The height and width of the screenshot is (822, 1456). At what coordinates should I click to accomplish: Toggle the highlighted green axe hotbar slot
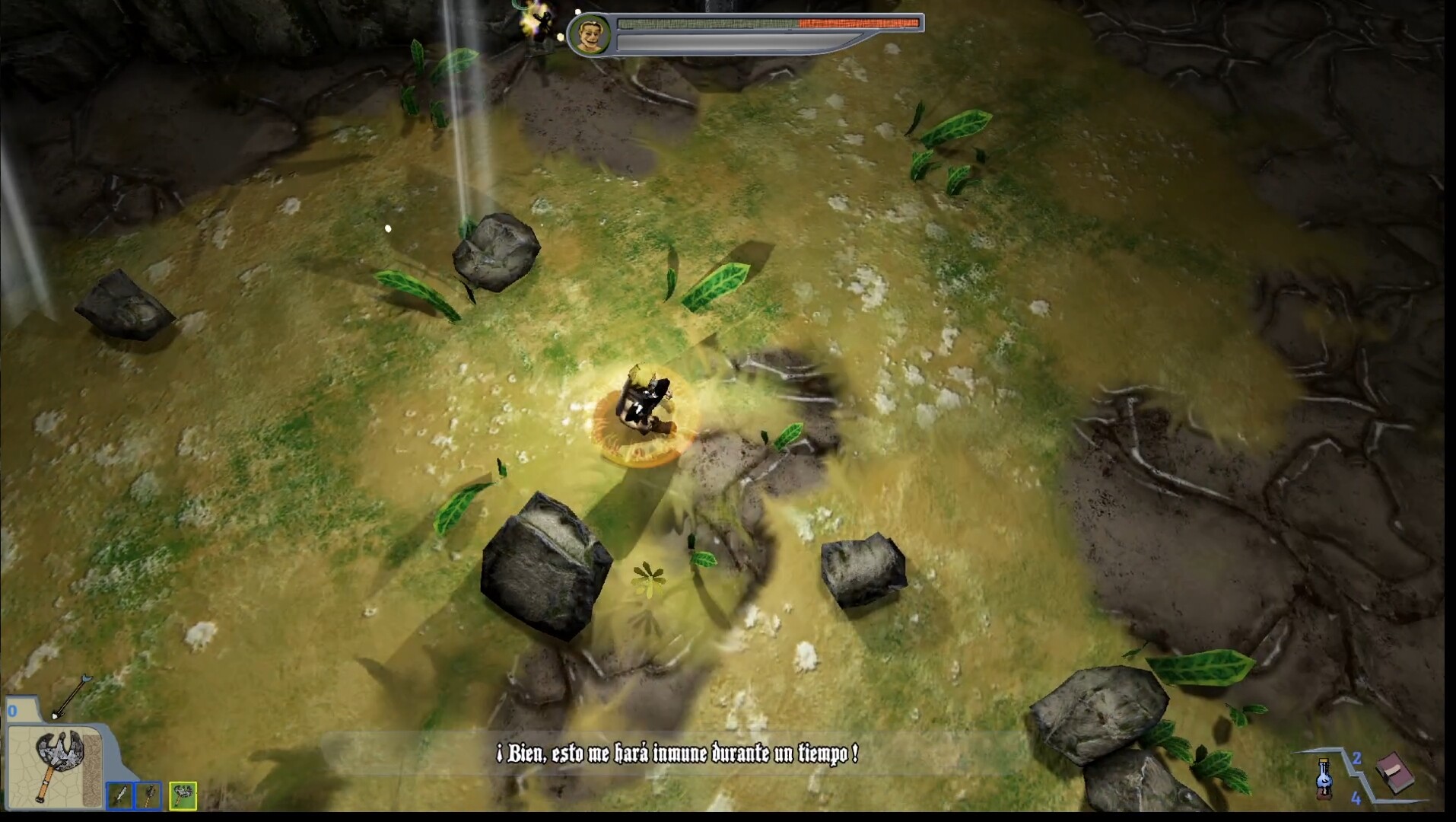[184, 795]
